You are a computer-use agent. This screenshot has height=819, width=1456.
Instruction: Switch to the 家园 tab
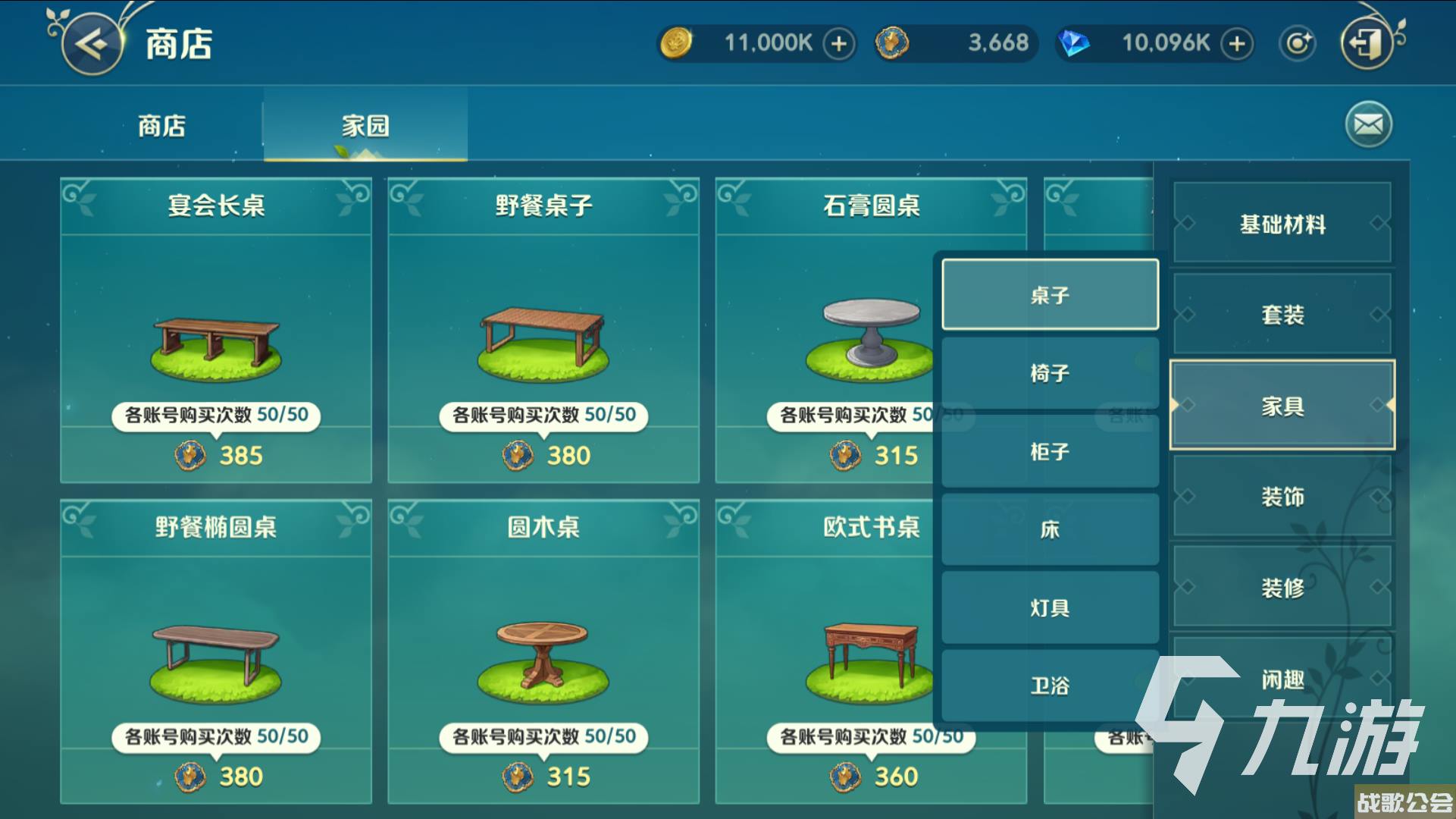tap(363, 126)
